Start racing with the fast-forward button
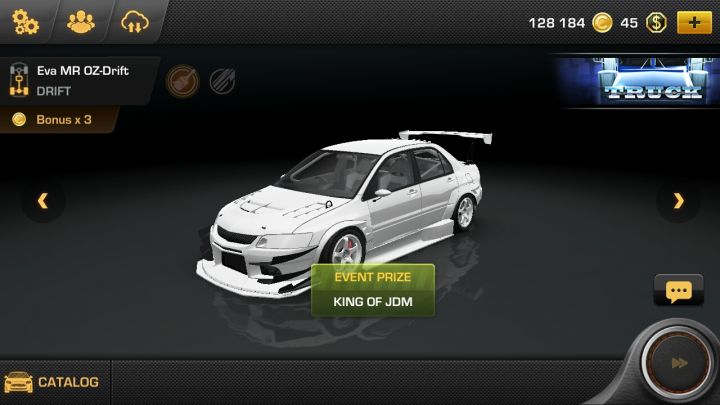Image resolution: width=720 pixels, height=405 pixels. [x=679, y=364]
